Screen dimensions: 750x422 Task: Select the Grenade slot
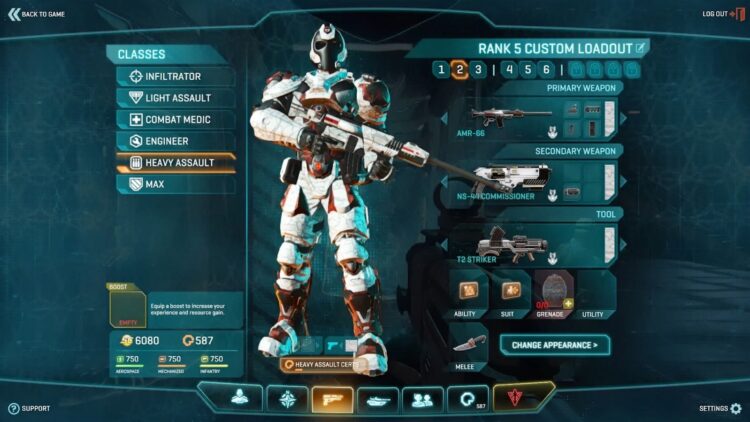[551, 292]
